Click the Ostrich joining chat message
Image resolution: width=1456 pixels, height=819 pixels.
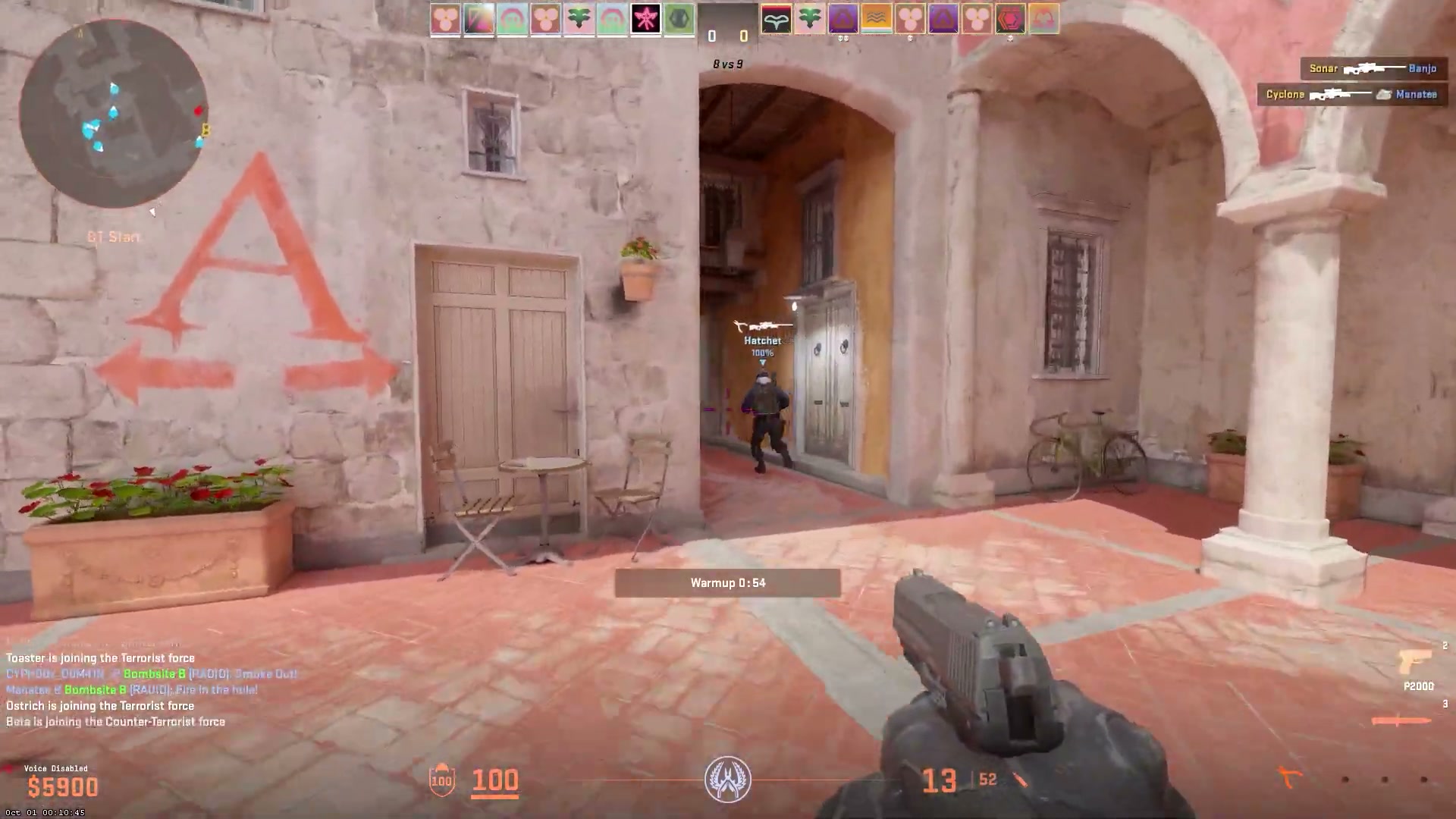pos(100,706)
